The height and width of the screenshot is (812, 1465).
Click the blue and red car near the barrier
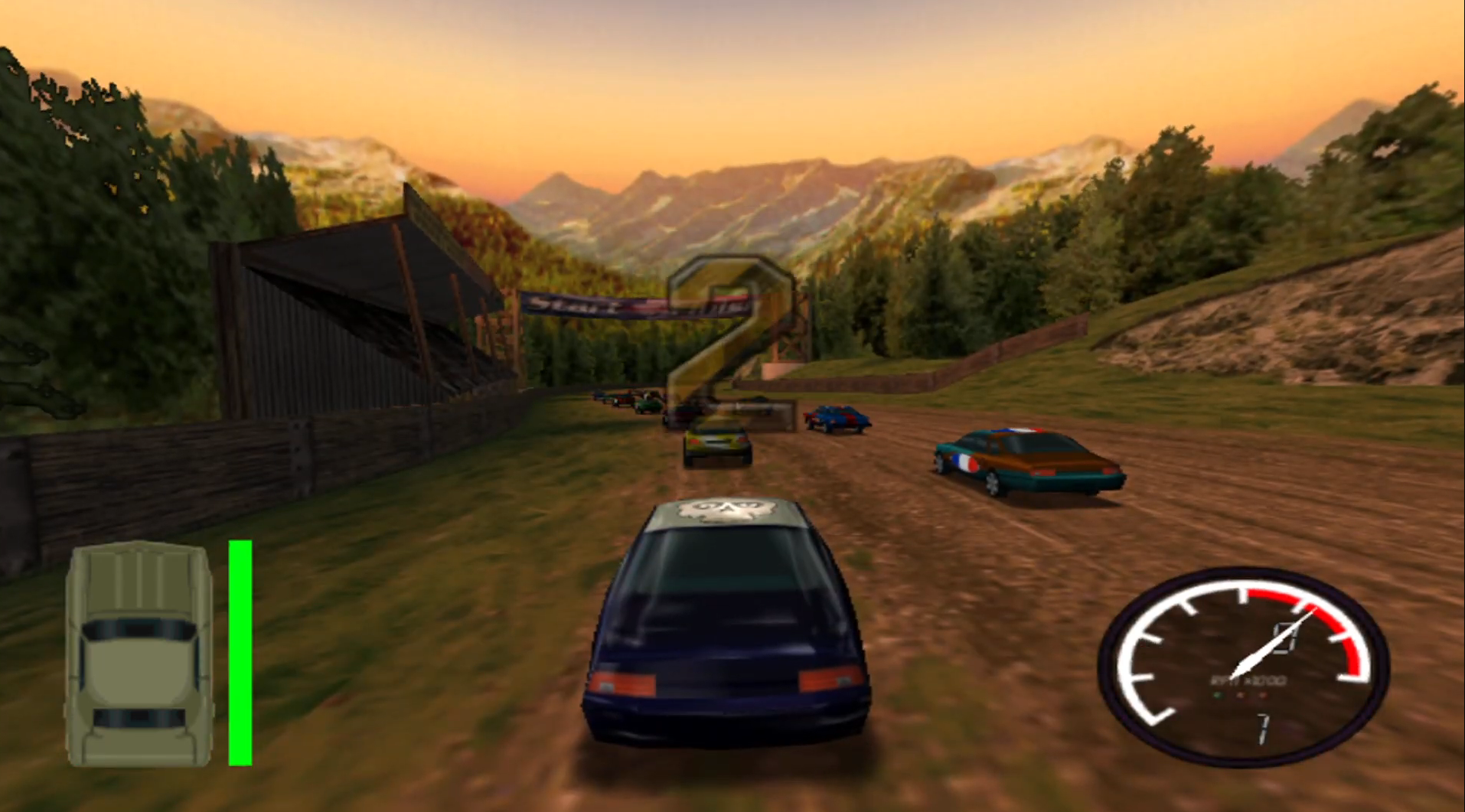(837, 417)
